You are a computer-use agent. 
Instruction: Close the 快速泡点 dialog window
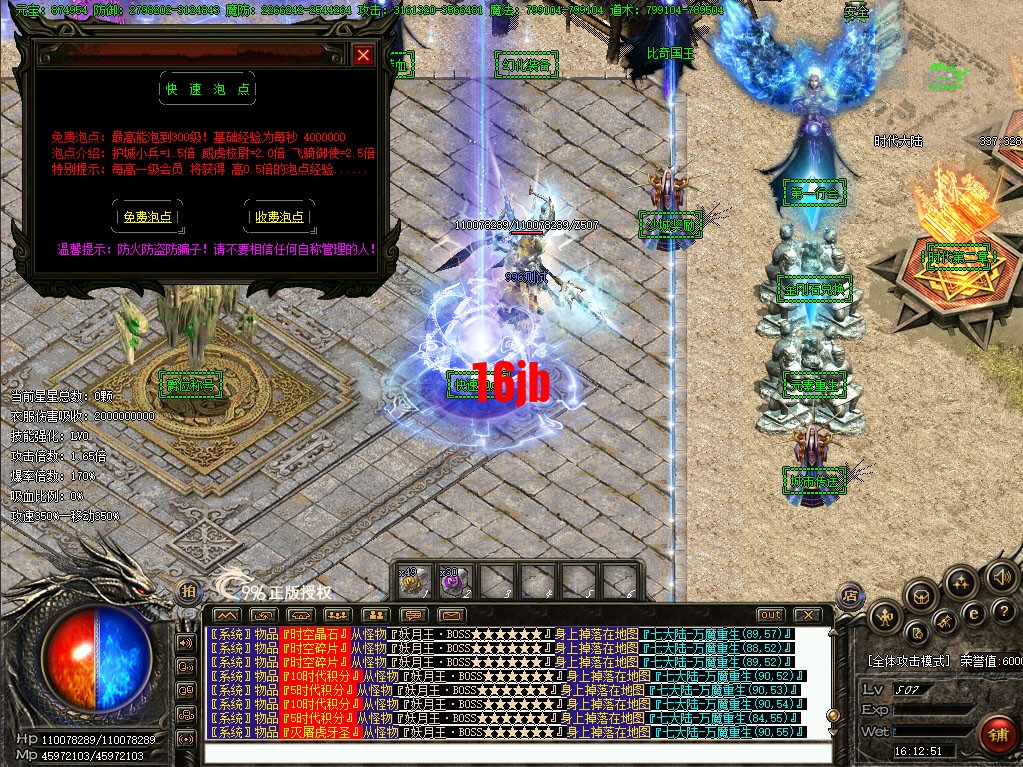[x=364, y=55]
